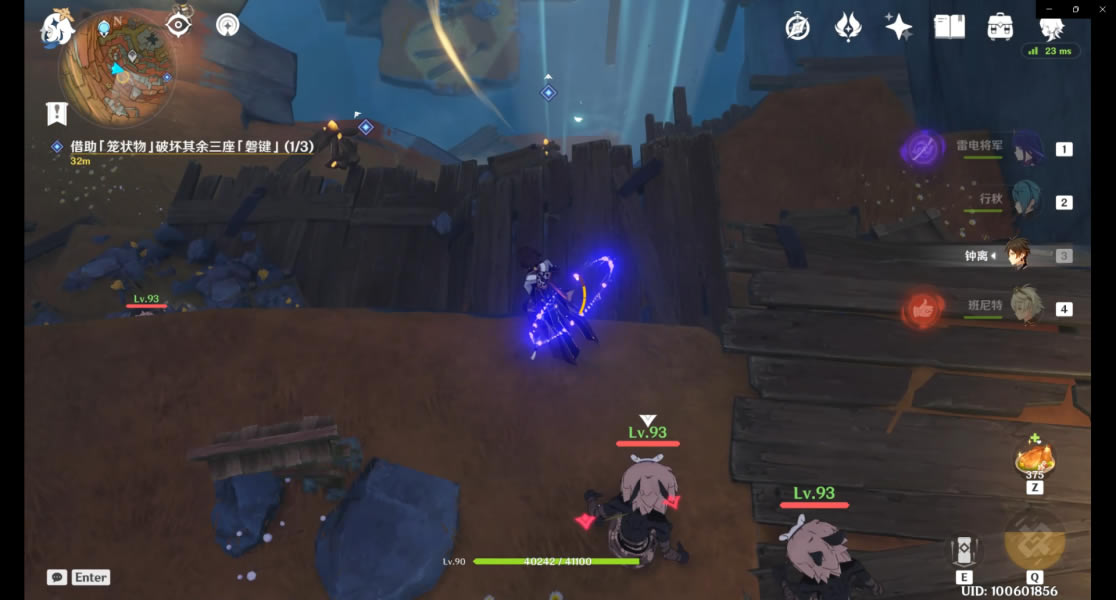Open the winged battle pass icon

848,27
